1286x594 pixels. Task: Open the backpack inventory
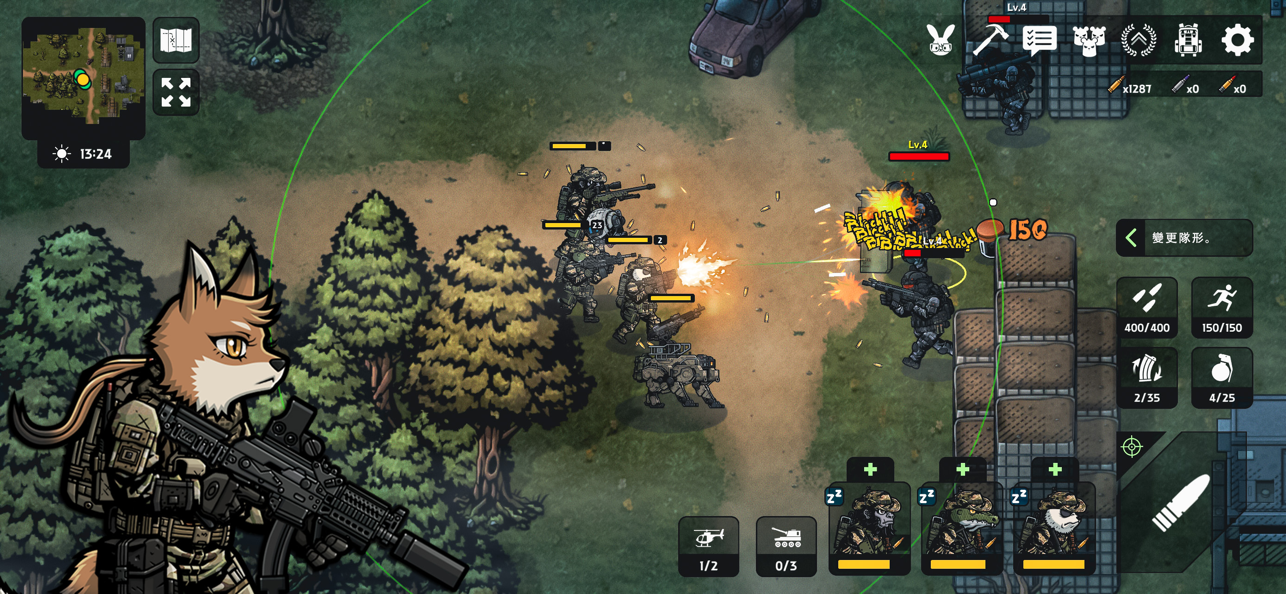[x=1188, y=40]
